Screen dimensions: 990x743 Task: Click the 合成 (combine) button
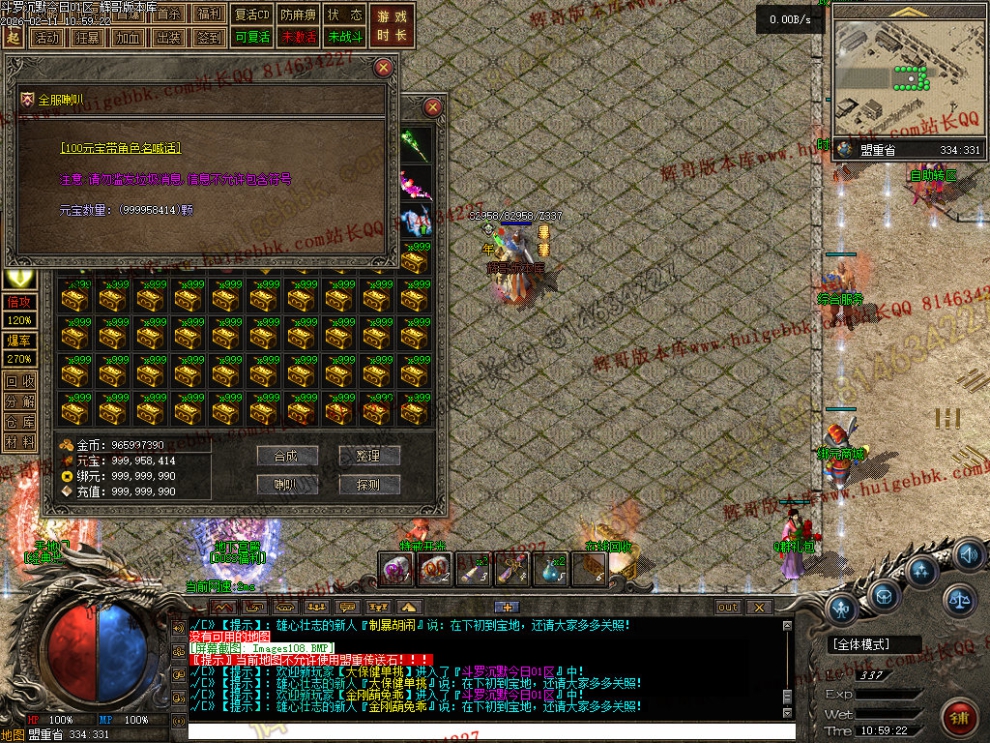(286, 455)
